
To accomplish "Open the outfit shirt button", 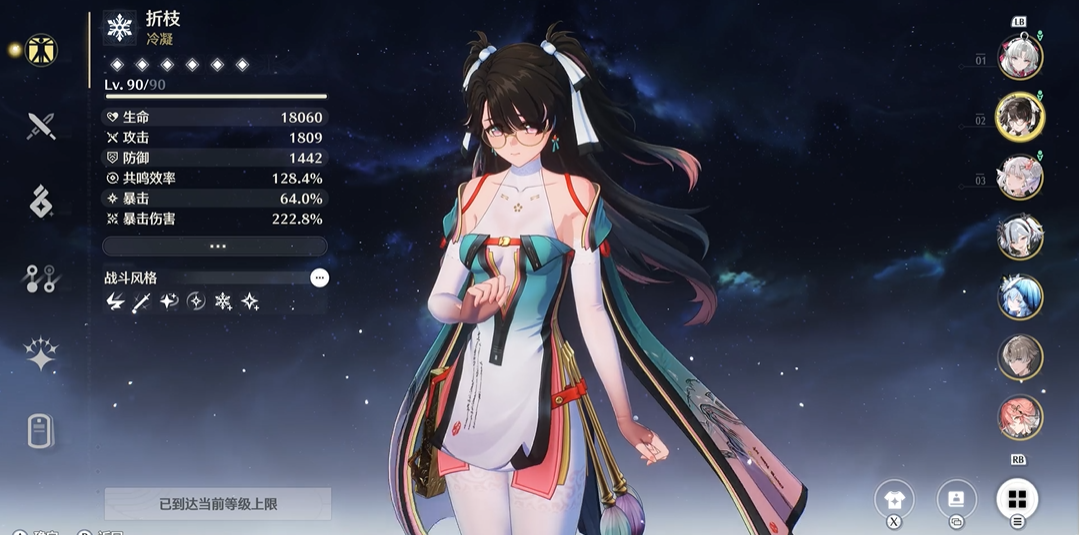I will pos(894,499).
